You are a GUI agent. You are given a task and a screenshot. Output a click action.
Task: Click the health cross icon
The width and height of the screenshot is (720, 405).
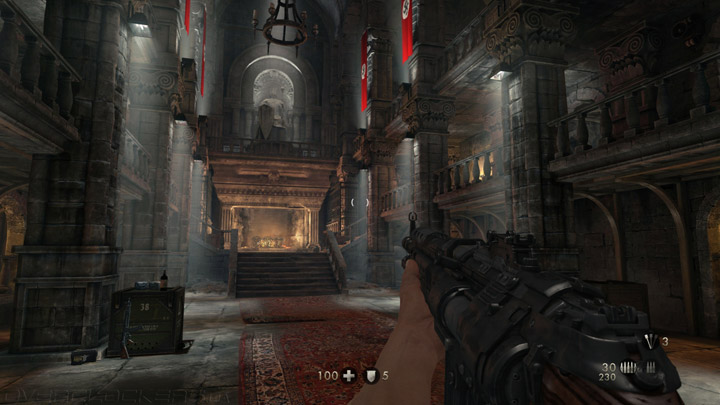[348, 376]
